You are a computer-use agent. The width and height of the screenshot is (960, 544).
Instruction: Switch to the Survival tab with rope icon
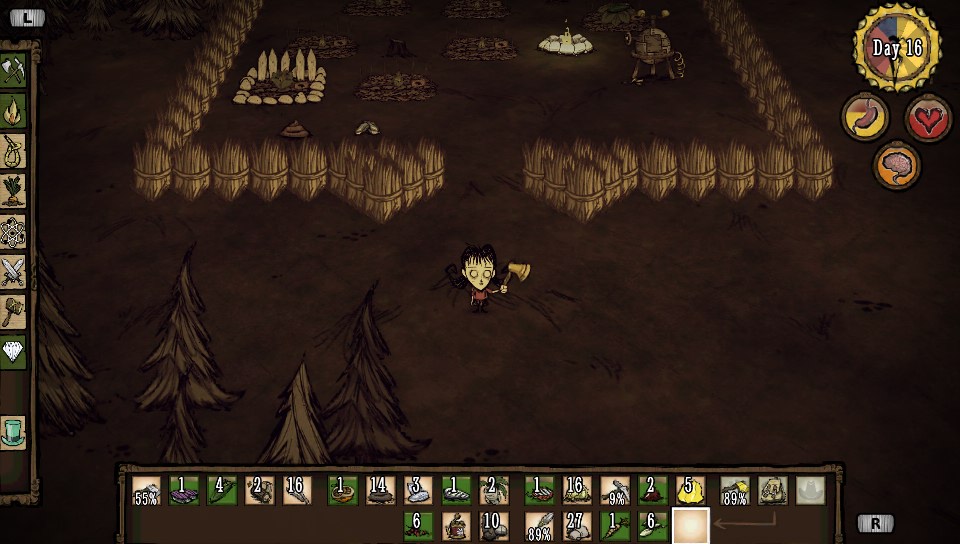[x=15, y=149]
